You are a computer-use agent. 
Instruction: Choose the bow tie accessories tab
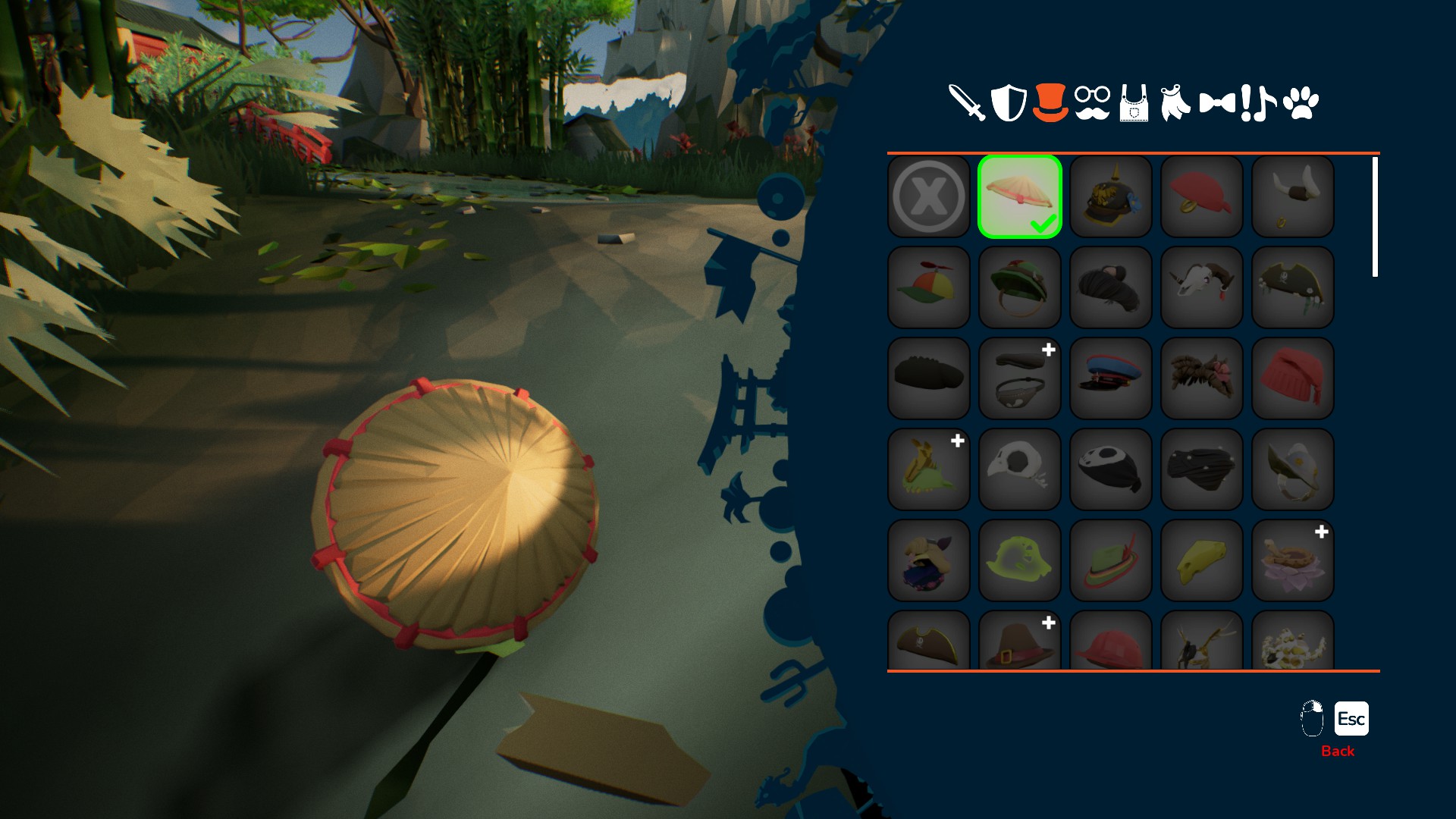pos(1217,103)
